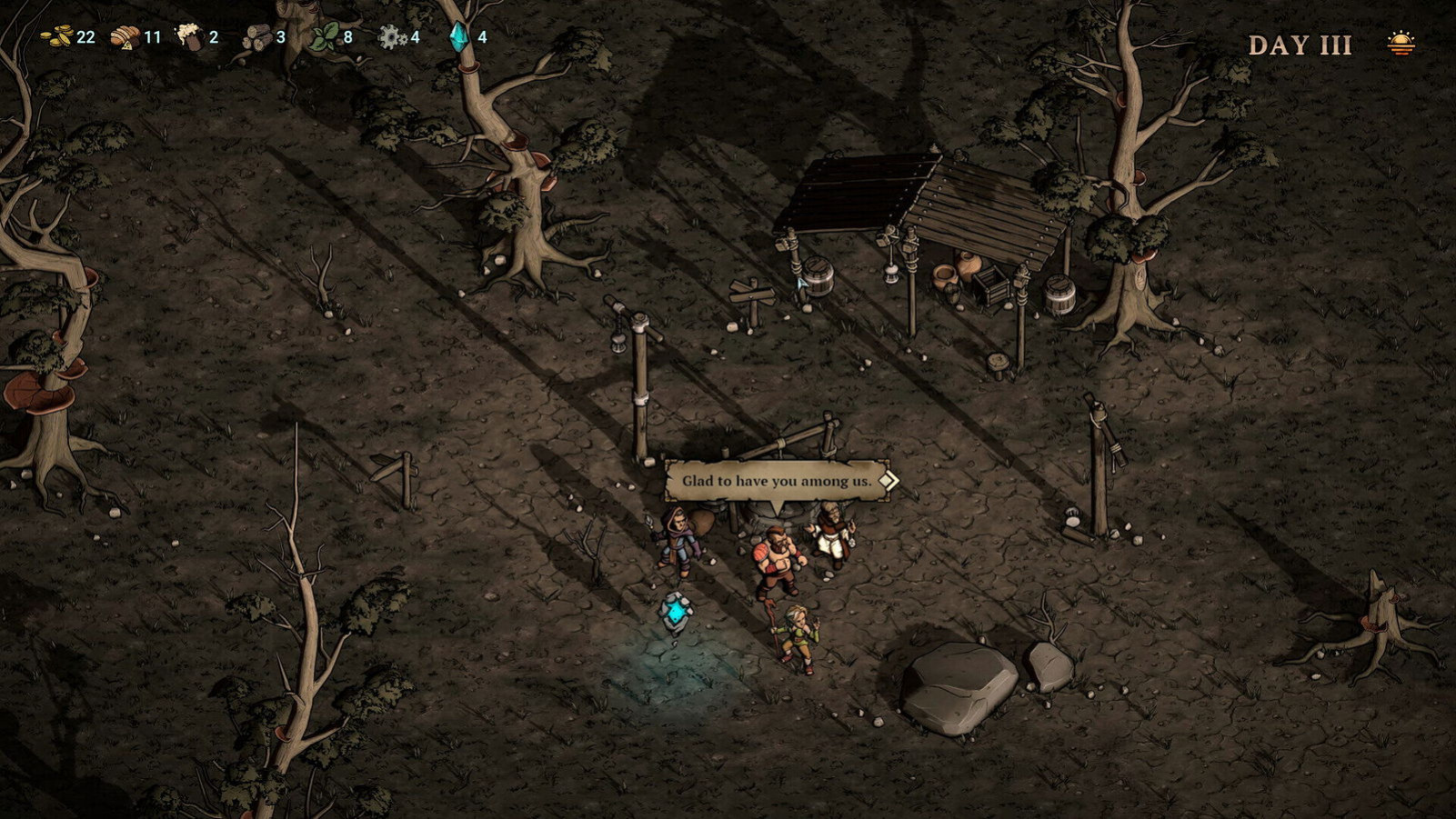Click the large grey boulder
This screenshot has width=1456, height=819.
[959, 686]
